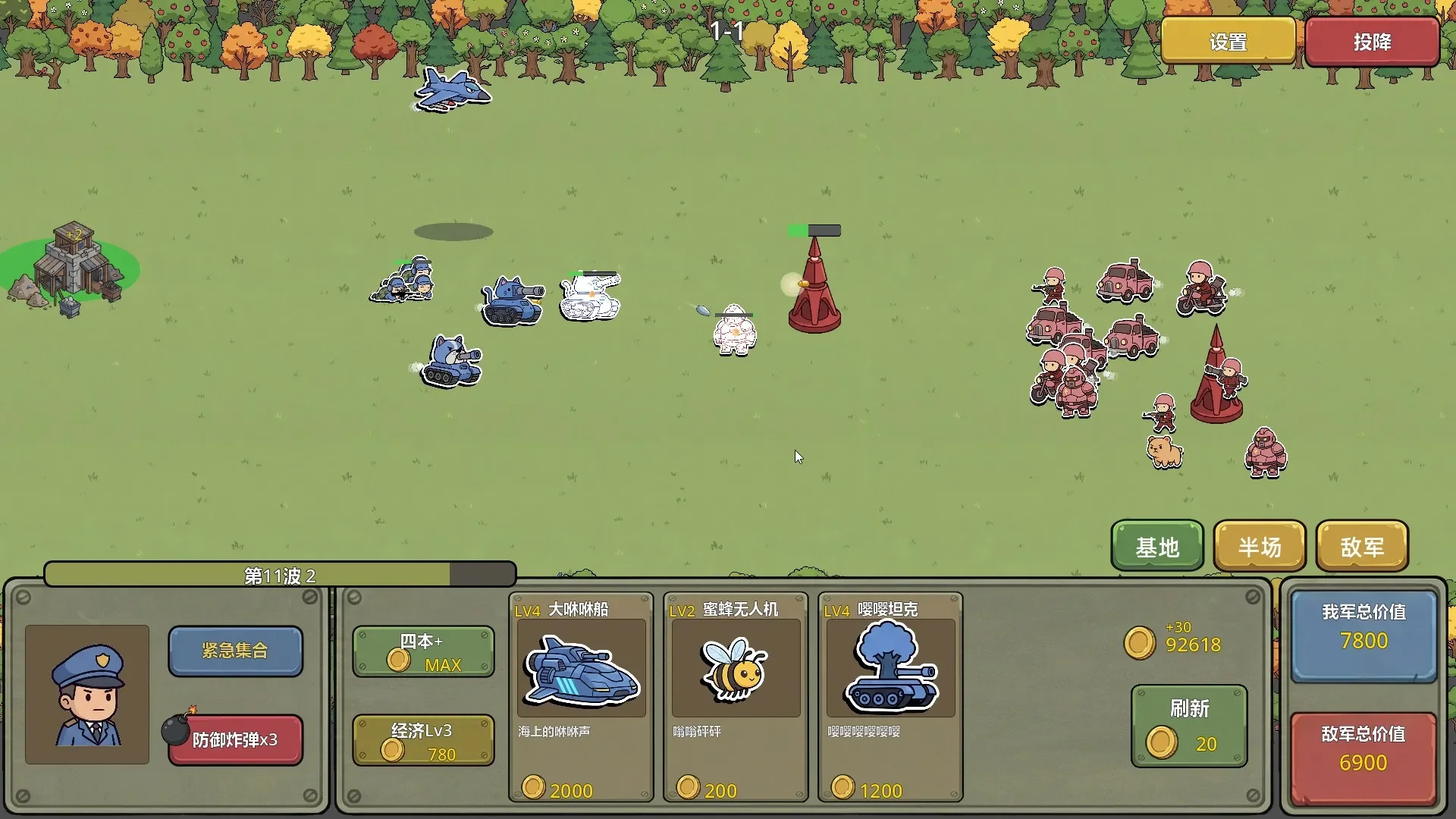Click the 四本+ MAX upgrade button
The height and width of the screenshot is (819, 1456).
tap(423, 651)
